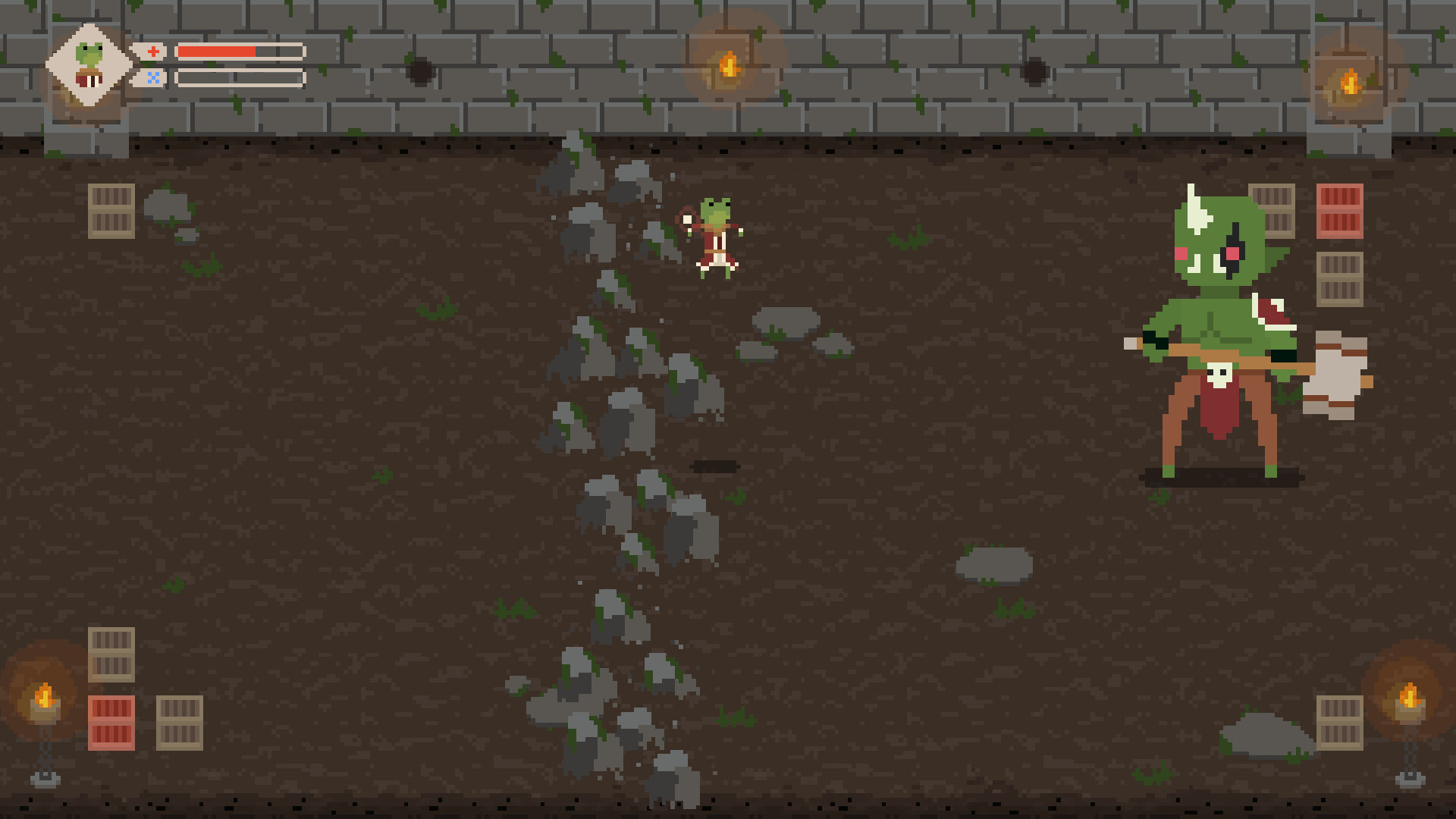Click the red health bar
1456x819 pixels.
point(216,52)
